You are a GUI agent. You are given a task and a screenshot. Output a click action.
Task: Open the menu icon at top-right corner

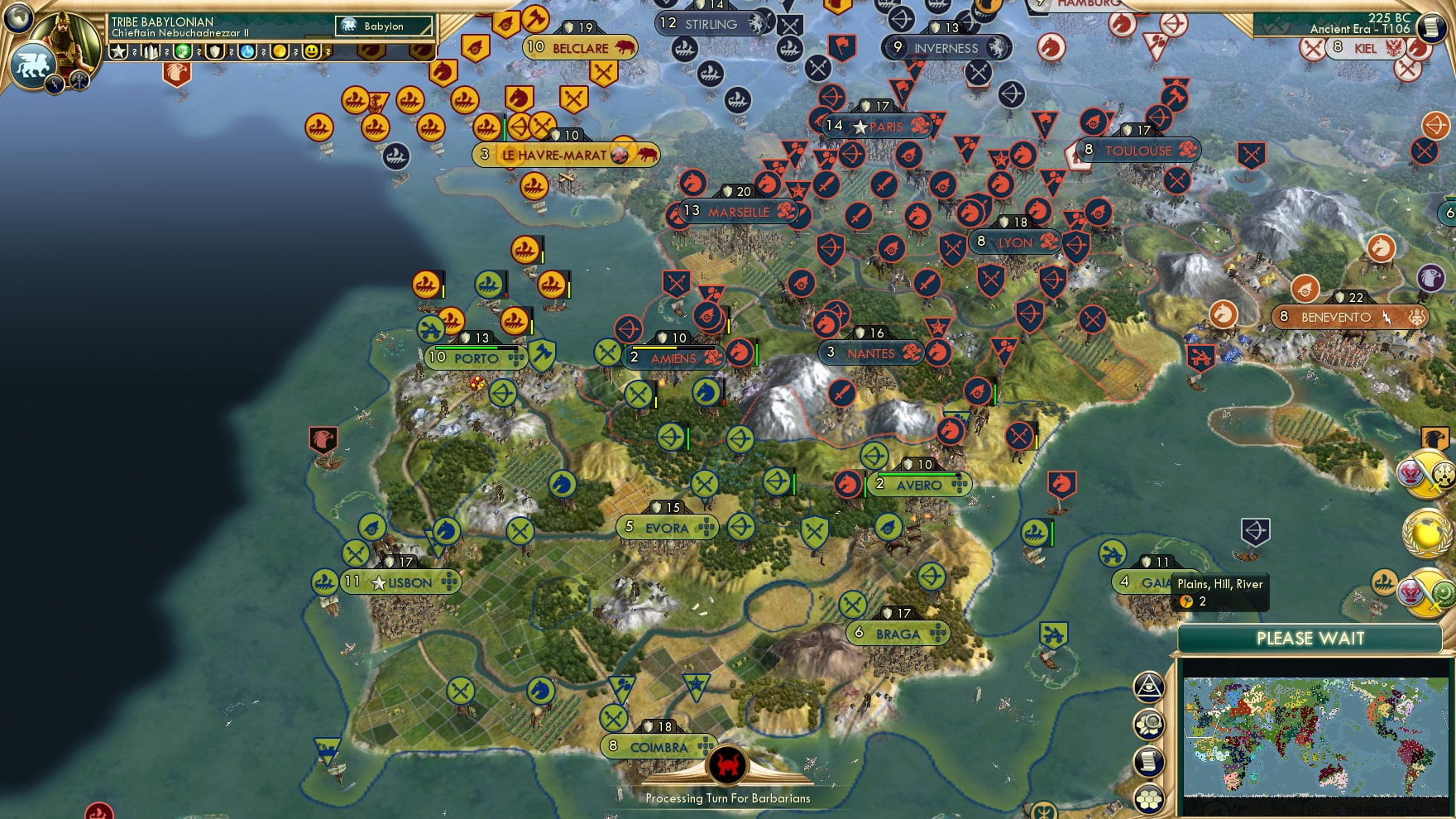pos(1430,27)
